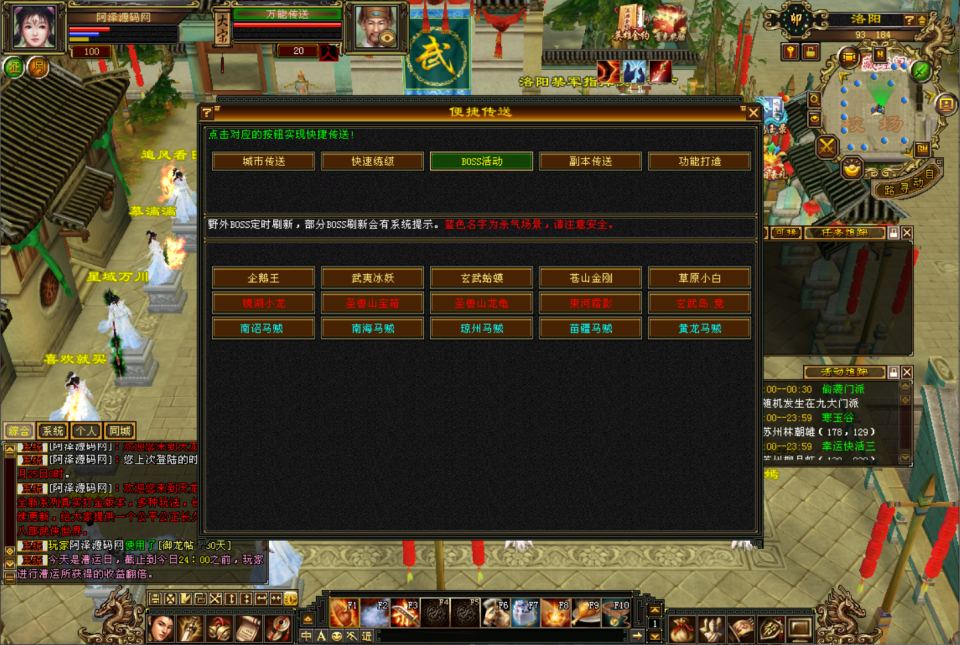The height and width of the screenshot is (645, 960).
Task: Switch to the 城市传送 category
Action: coord(262,161)
